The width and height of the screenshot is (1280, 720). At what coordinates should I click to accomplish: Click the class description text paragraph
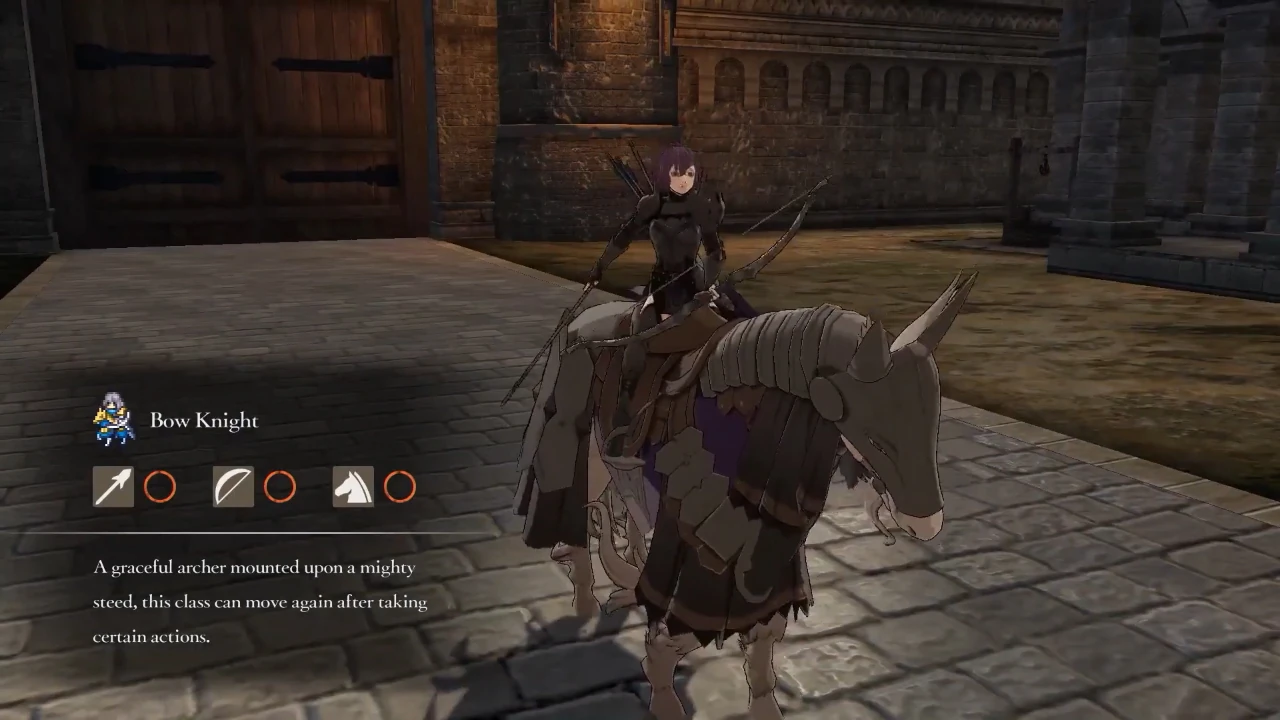tap(255, 601)
